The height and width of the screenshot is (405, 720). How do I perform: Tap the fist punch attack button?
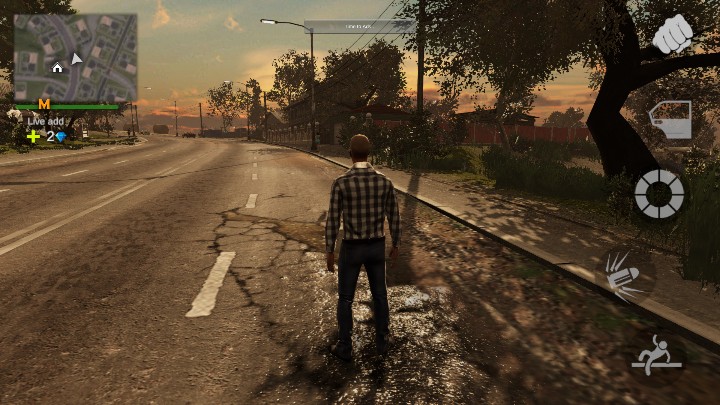[x=672, y=35]
